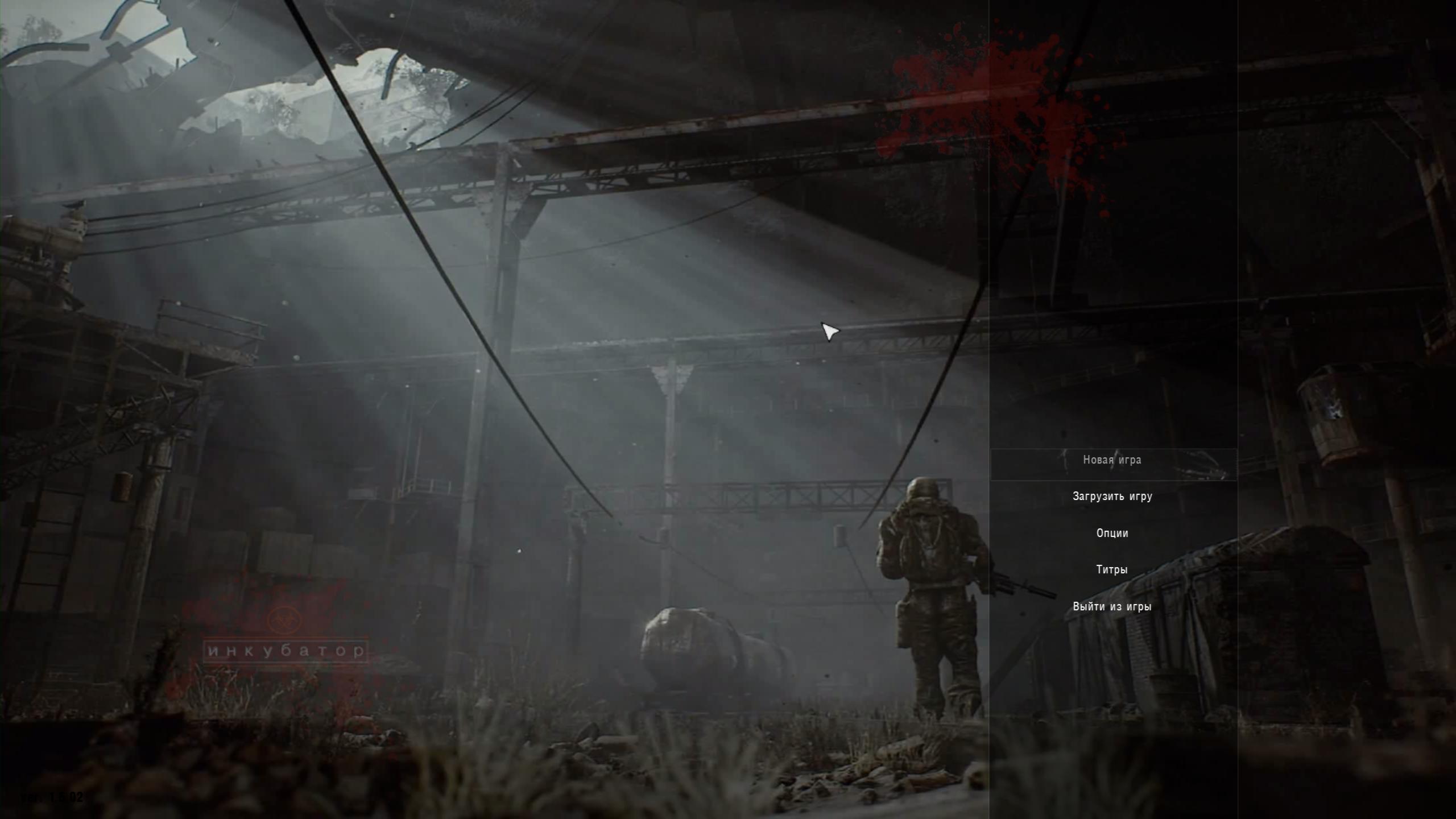Screen dimensions: 1456x819
Task: Start a new game via Новая игра
Action: pyautogui.click(x=1112, y=460)
